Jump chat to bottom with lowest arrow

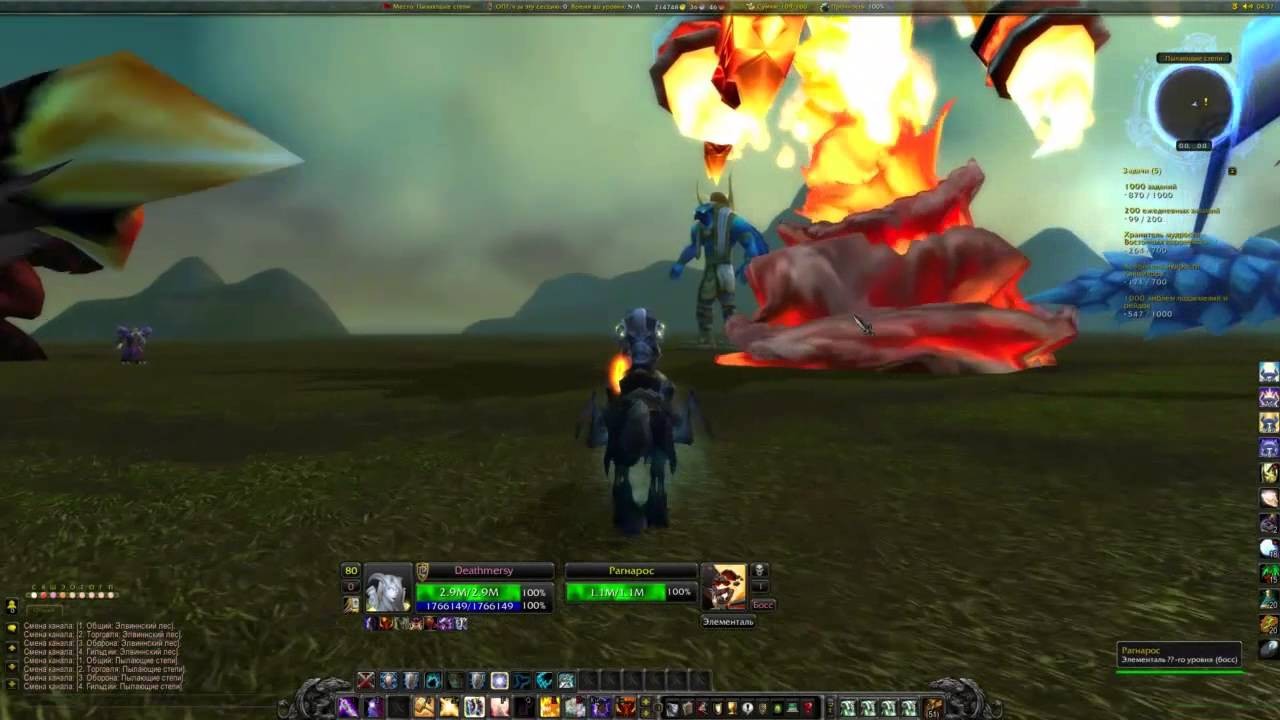(x=12, y=685)
